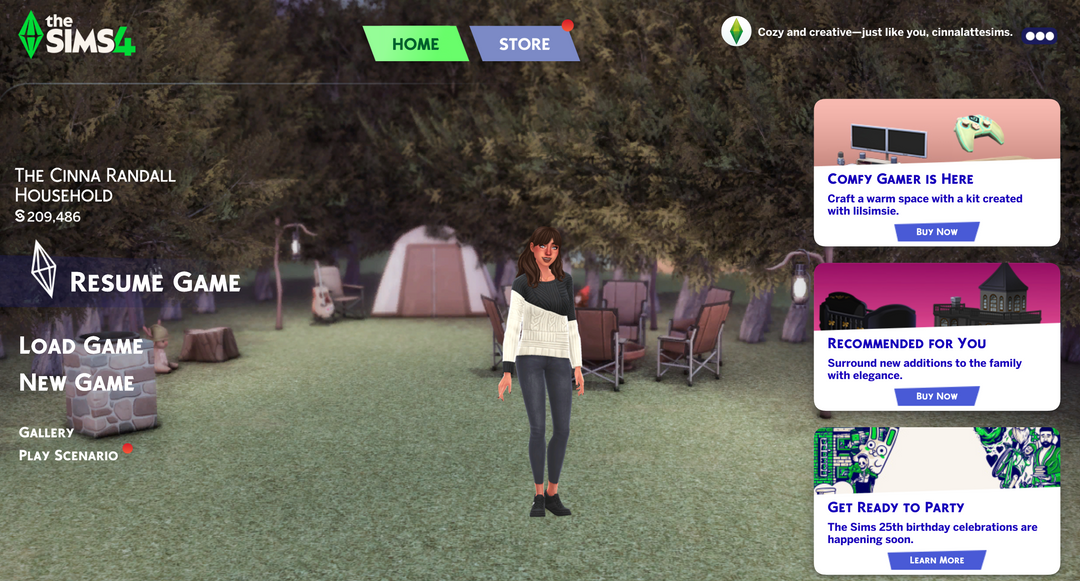The width and height of the screenshot is (1080, 581).
Task: Select Learn More on Get Ready to Party
Action: tap(937, 560)
